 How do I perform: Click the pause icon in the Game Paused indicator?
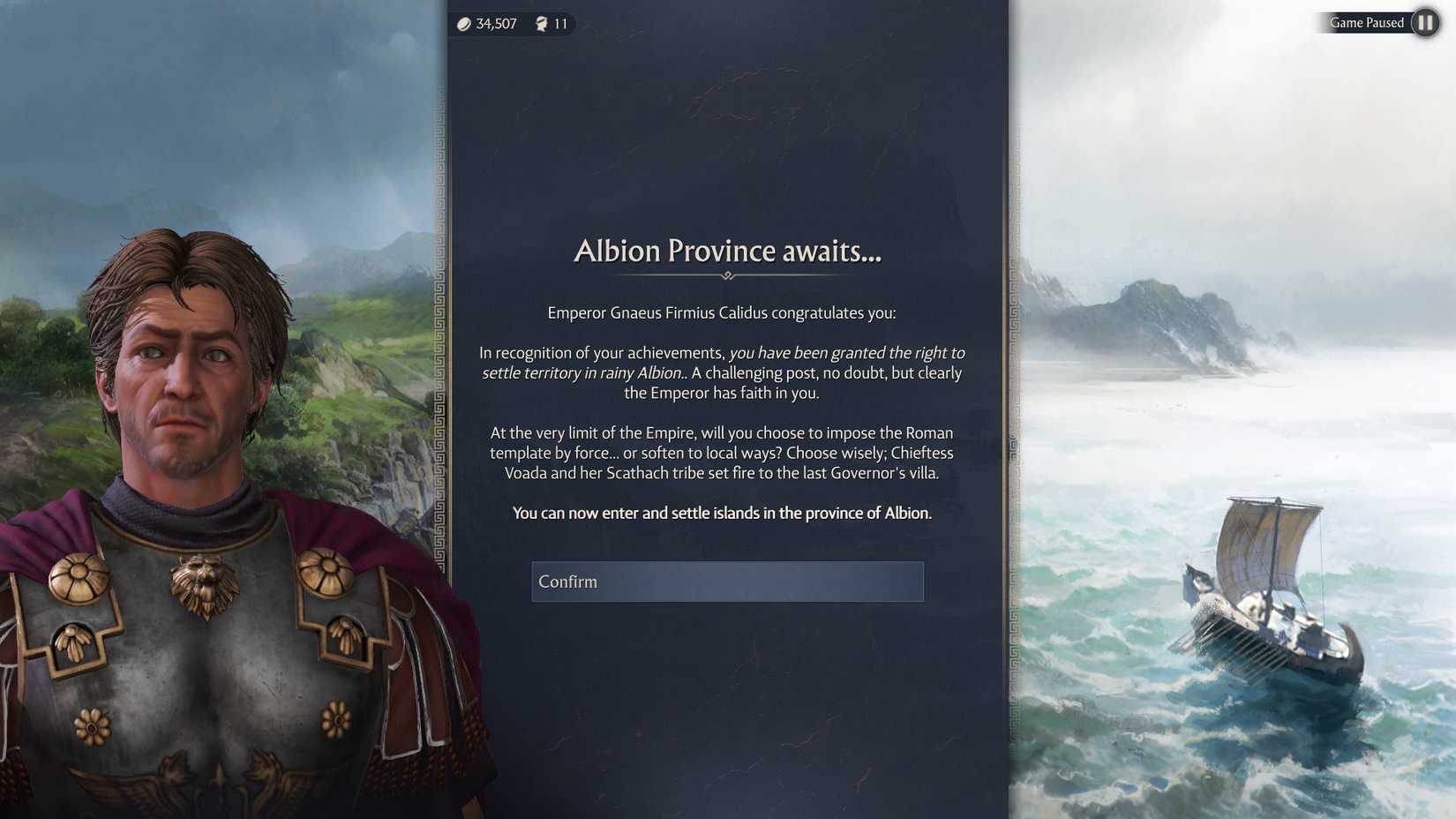pos(1425,23)
